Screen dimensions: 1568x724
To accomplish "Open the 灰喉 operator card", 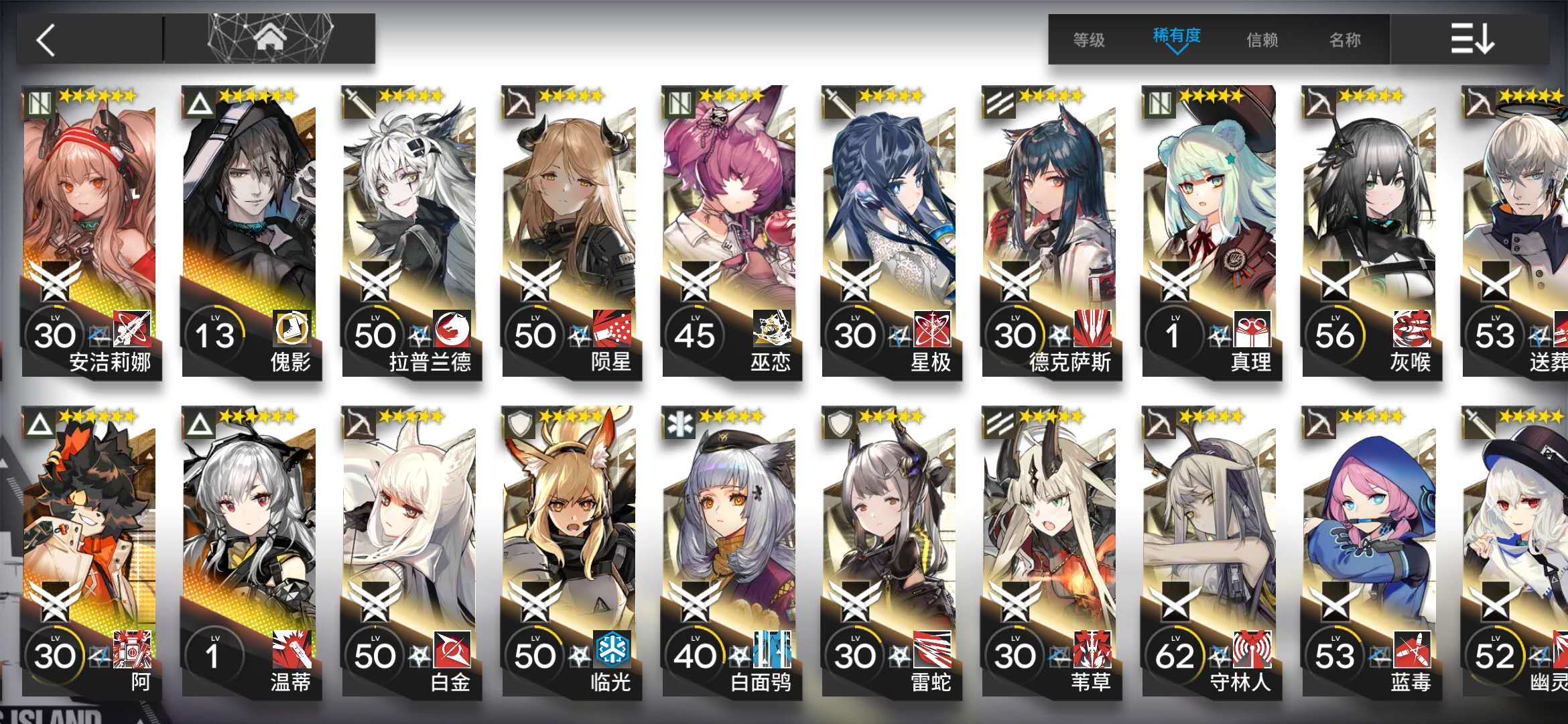I will 1370,231.
